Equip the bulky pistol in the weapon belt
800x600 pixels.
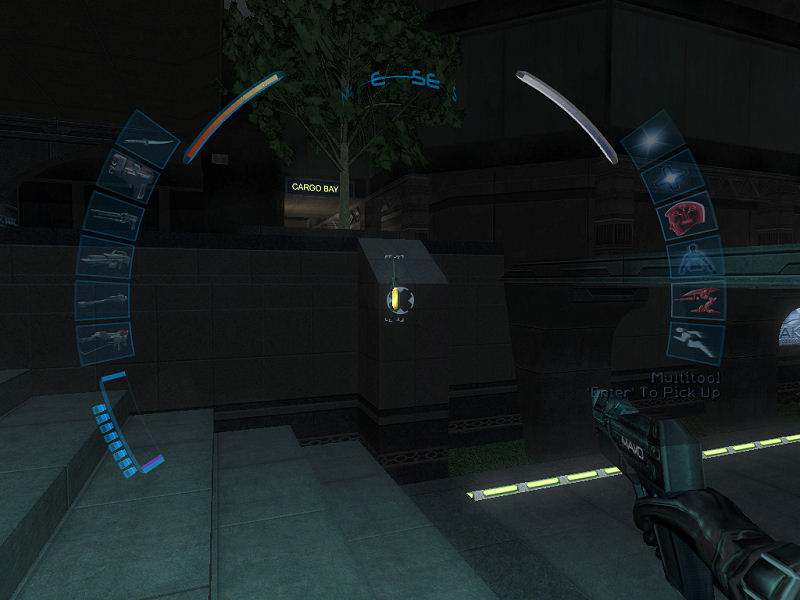pos(130,177)
